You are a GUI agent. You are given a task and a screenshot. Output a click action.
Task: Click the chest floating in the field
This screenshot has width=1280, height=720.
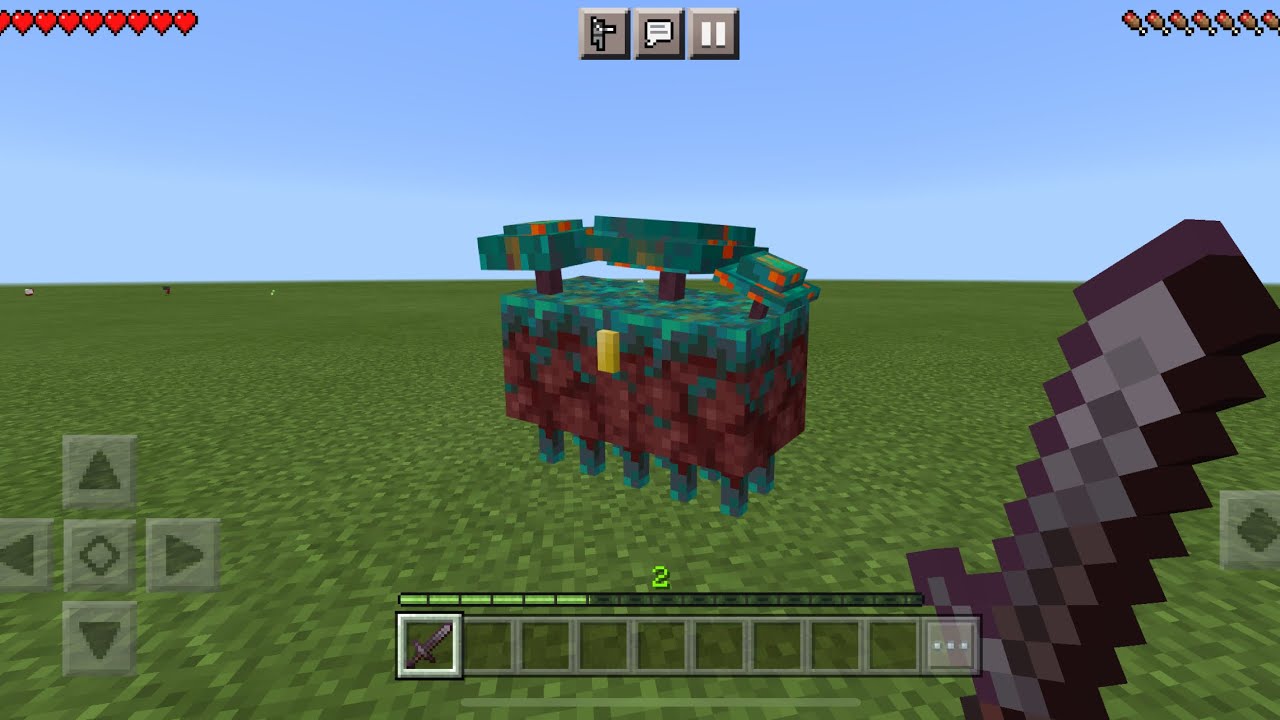(x=650, y=370)
